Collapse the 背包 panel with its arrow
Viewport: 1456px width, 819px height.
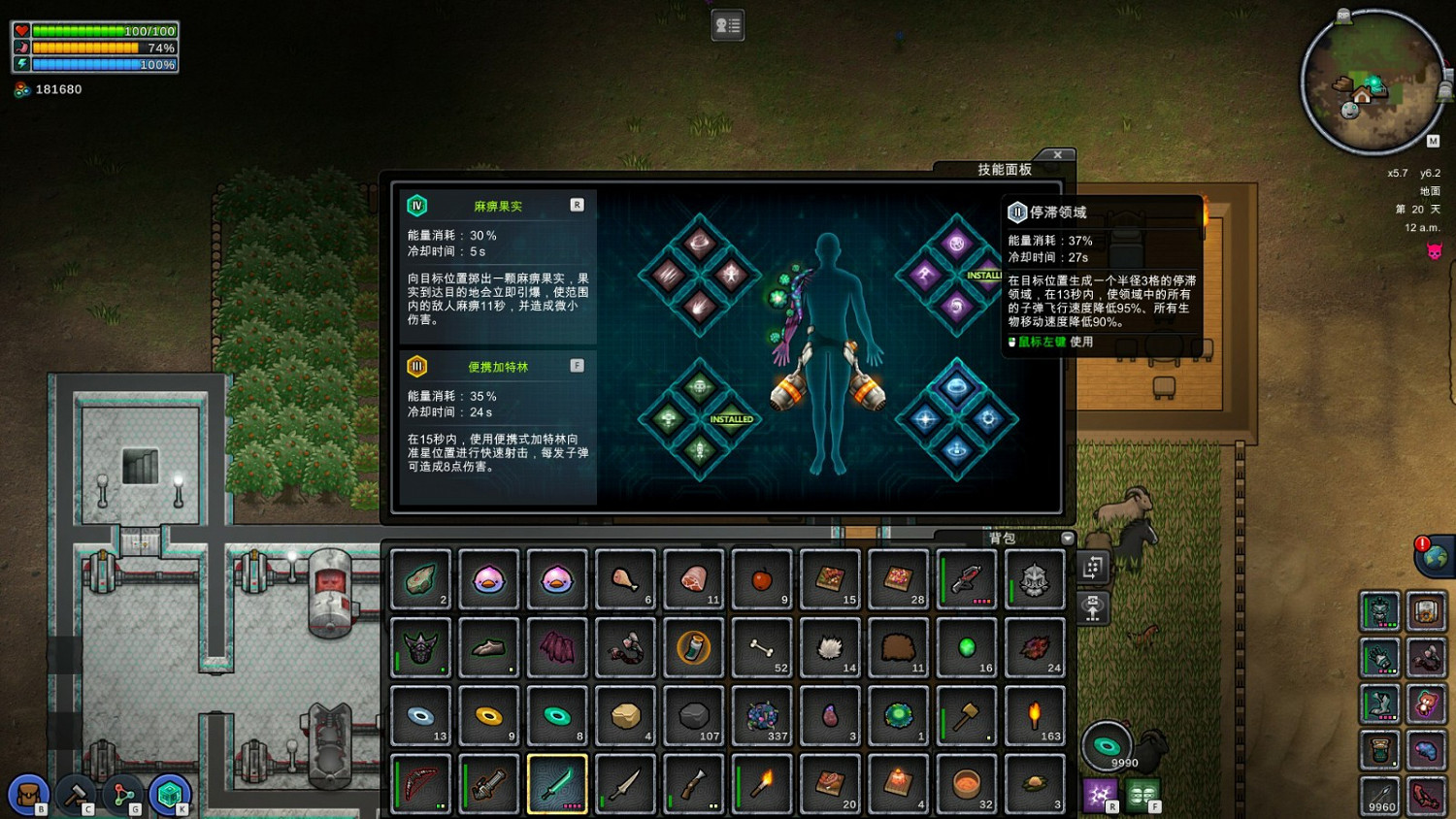[1068, 538]
